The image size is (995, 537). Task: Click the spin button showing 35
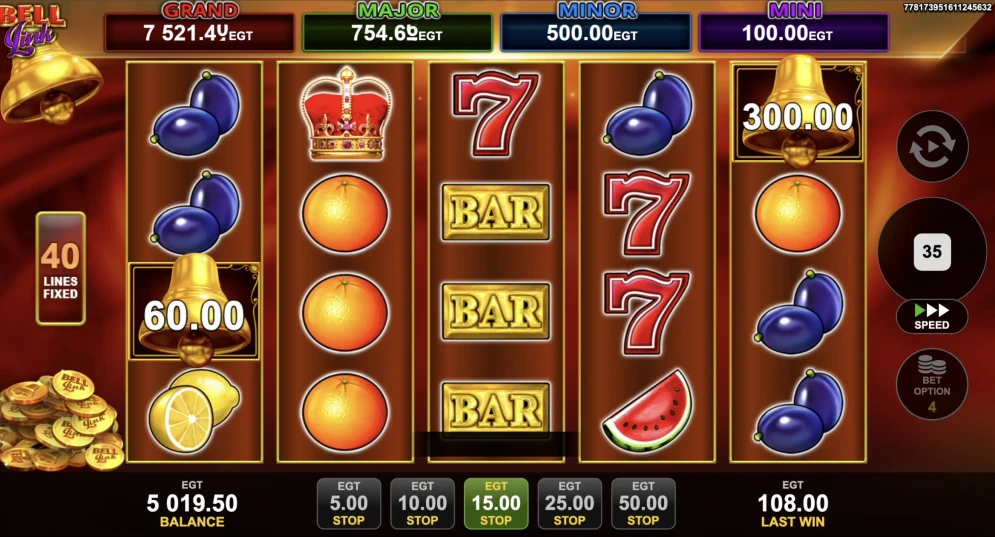[x=931, y=251]
